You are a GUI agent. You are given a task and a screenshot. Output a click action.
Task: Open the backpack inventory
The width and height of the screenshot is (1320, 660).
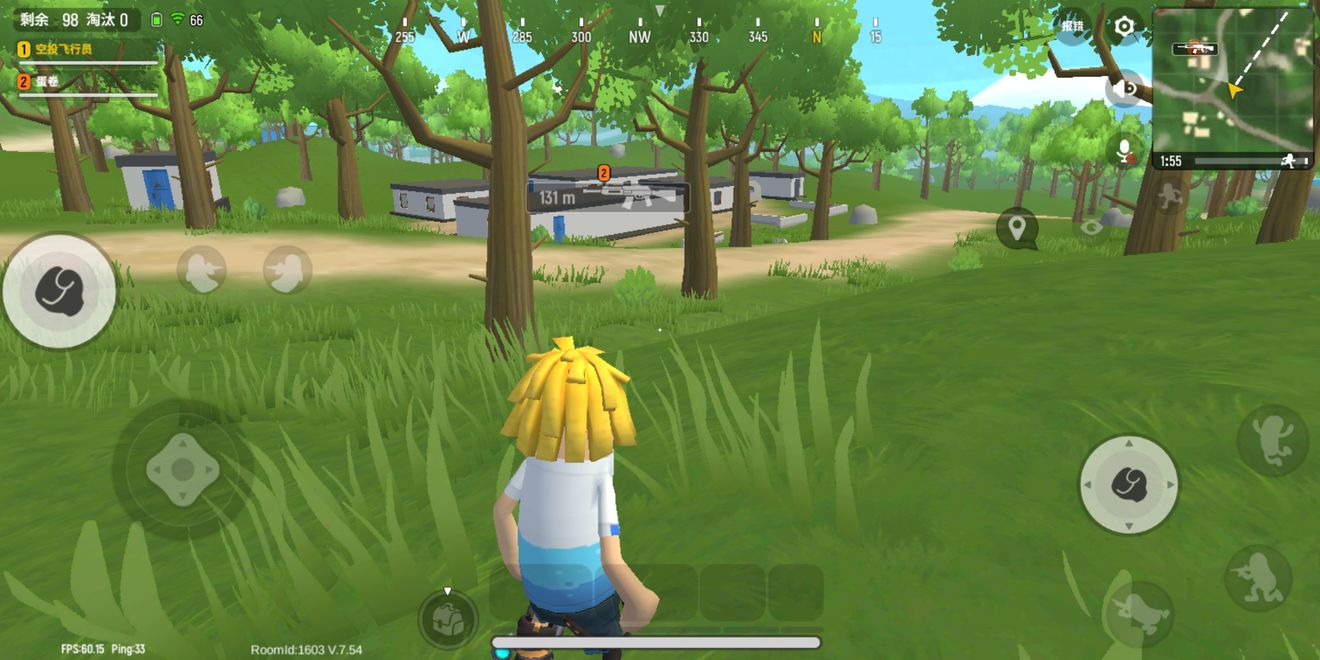coord(447,620)
